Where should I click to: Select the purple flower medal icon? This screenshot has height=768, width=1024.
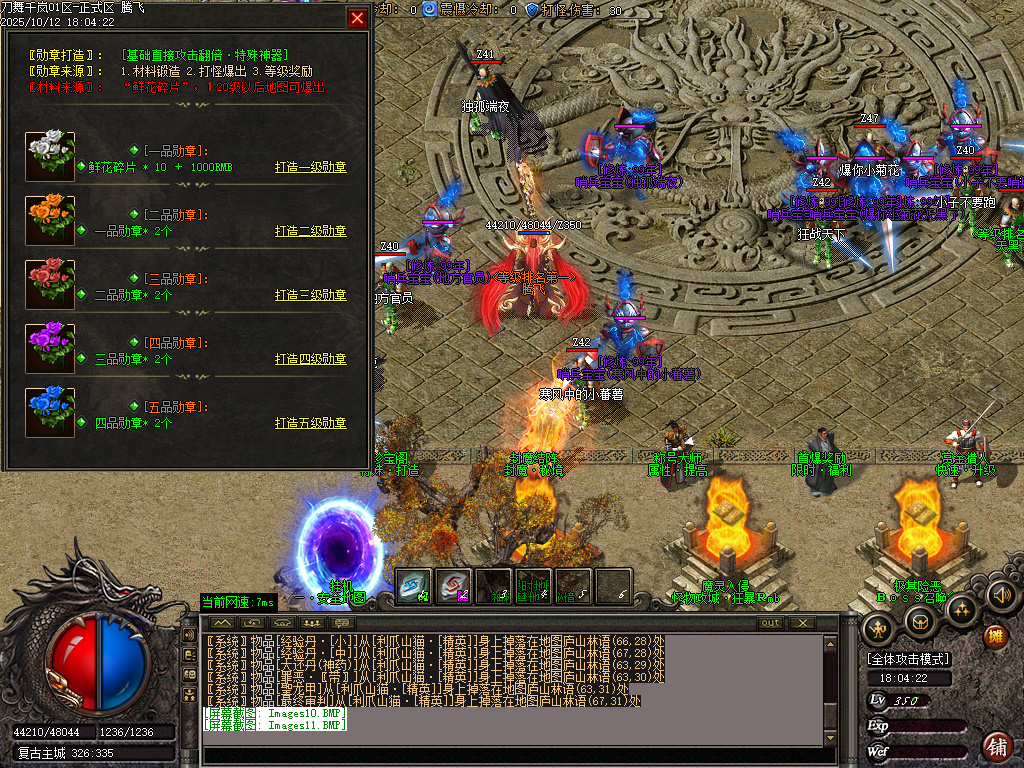pos(50,348)
